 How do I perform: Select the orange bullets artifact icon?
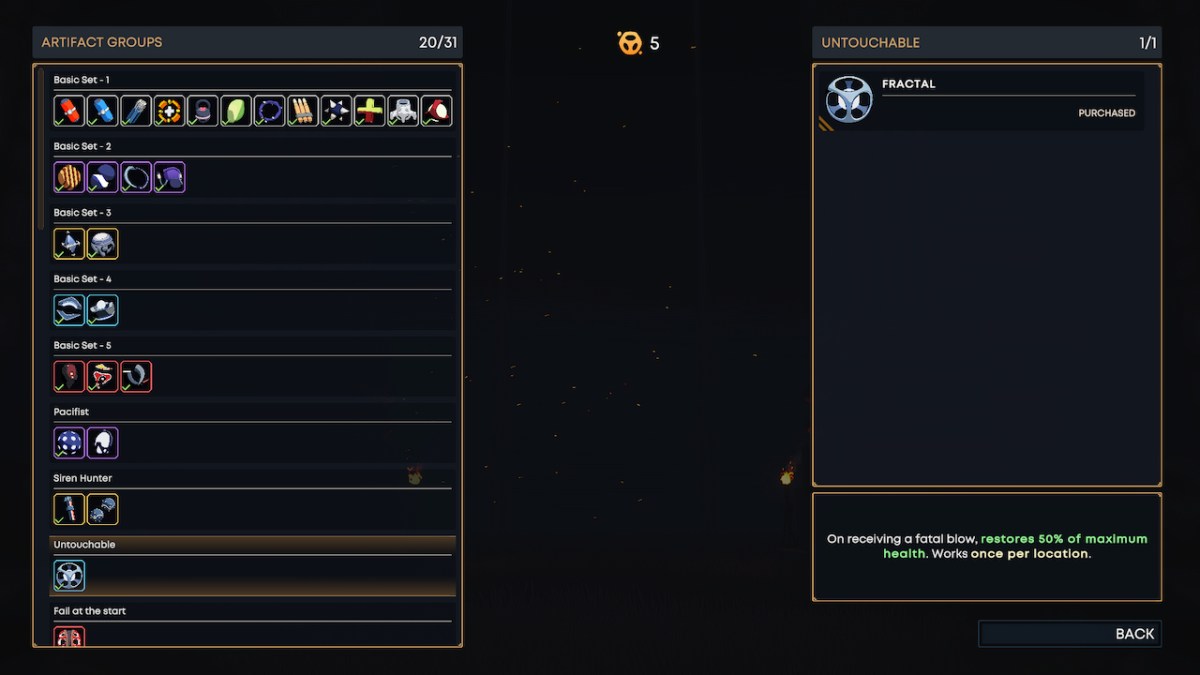(x=303, y=110)
